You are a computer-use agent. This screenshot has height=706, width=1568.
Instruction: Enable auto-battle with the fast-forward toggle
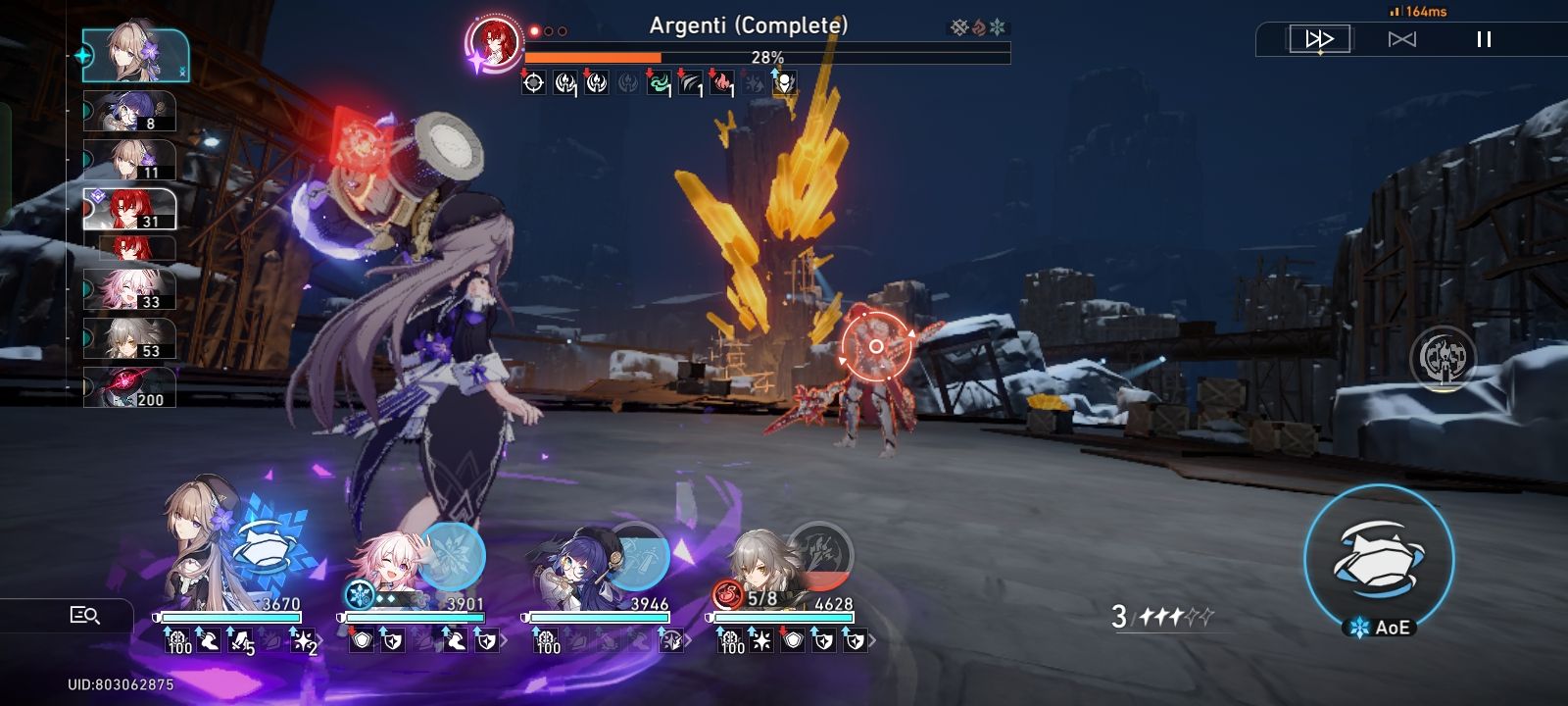tap(1322, 39)
